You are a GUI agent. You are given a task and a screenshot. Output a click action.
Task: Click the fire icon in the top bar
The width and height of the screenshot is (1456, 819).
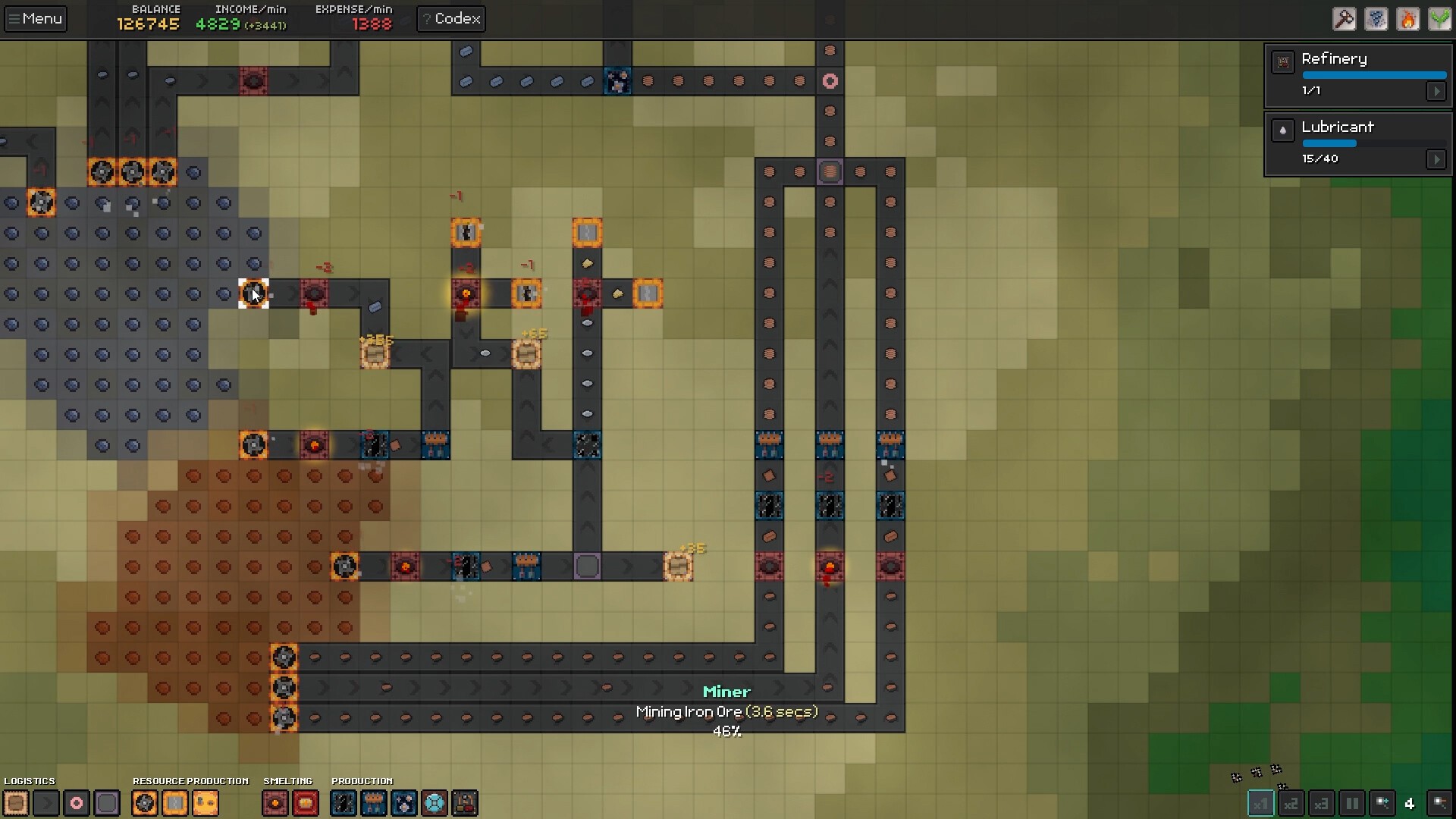coord(1407,19)
